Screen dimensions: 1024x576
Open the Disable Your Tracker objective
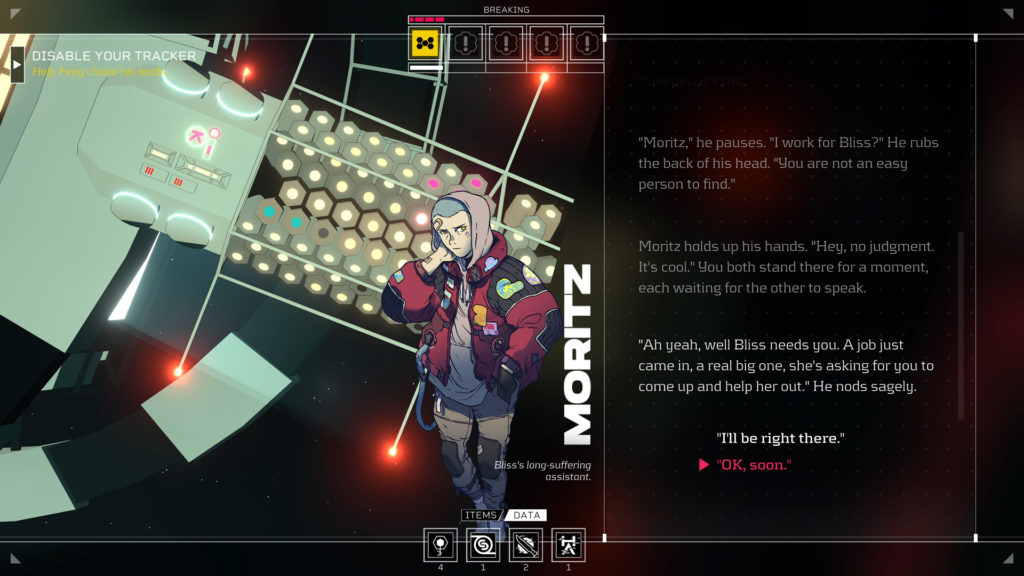[113, 57]
